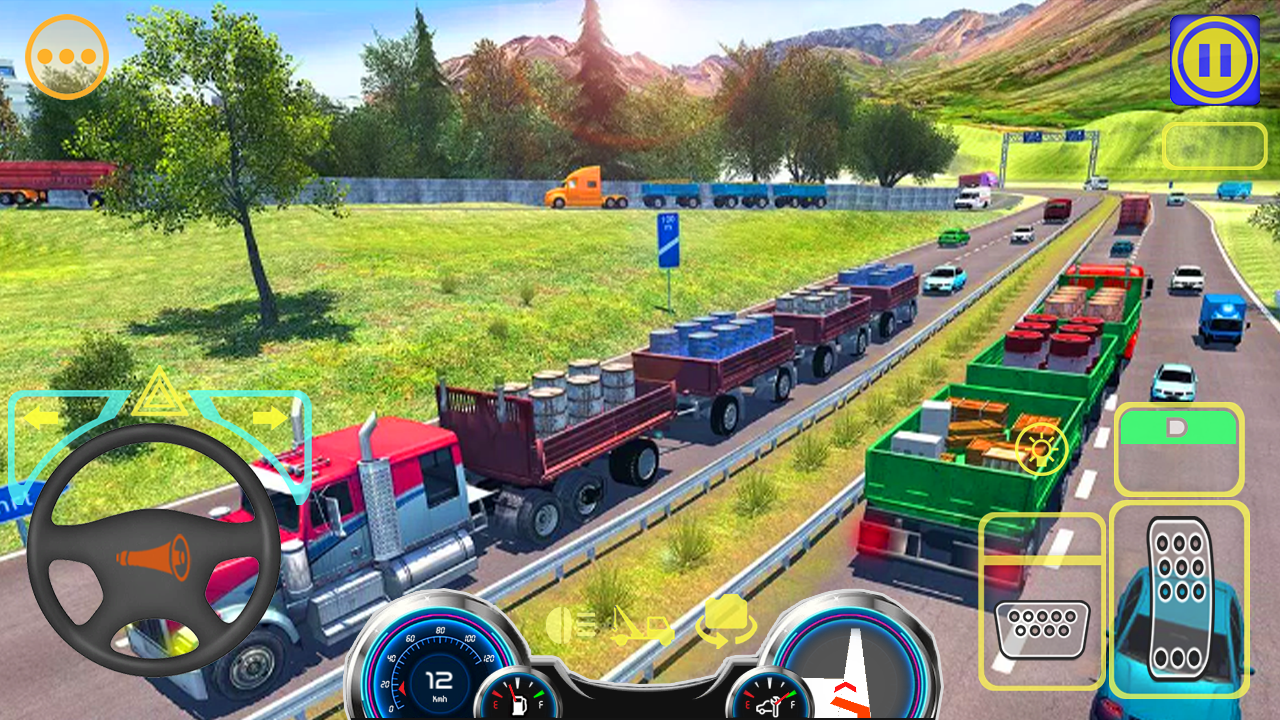Tap the yellow tow truck icon
The image size is (1280, 720).
click(x=643, y=626)
